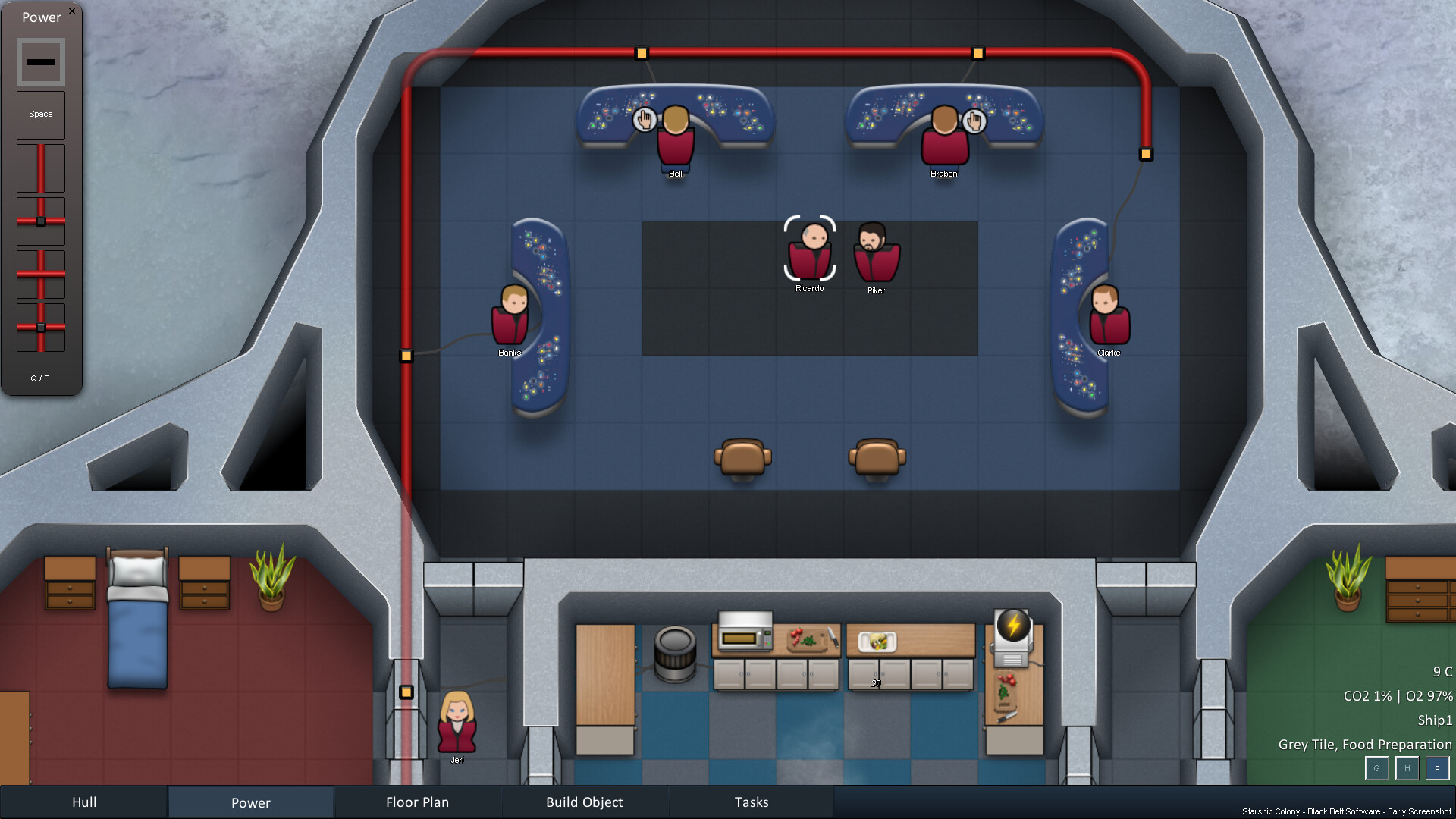Click the hand icon on Braben's console
This screenshot has width=1456, height=819.
click(x=974, y=120)
